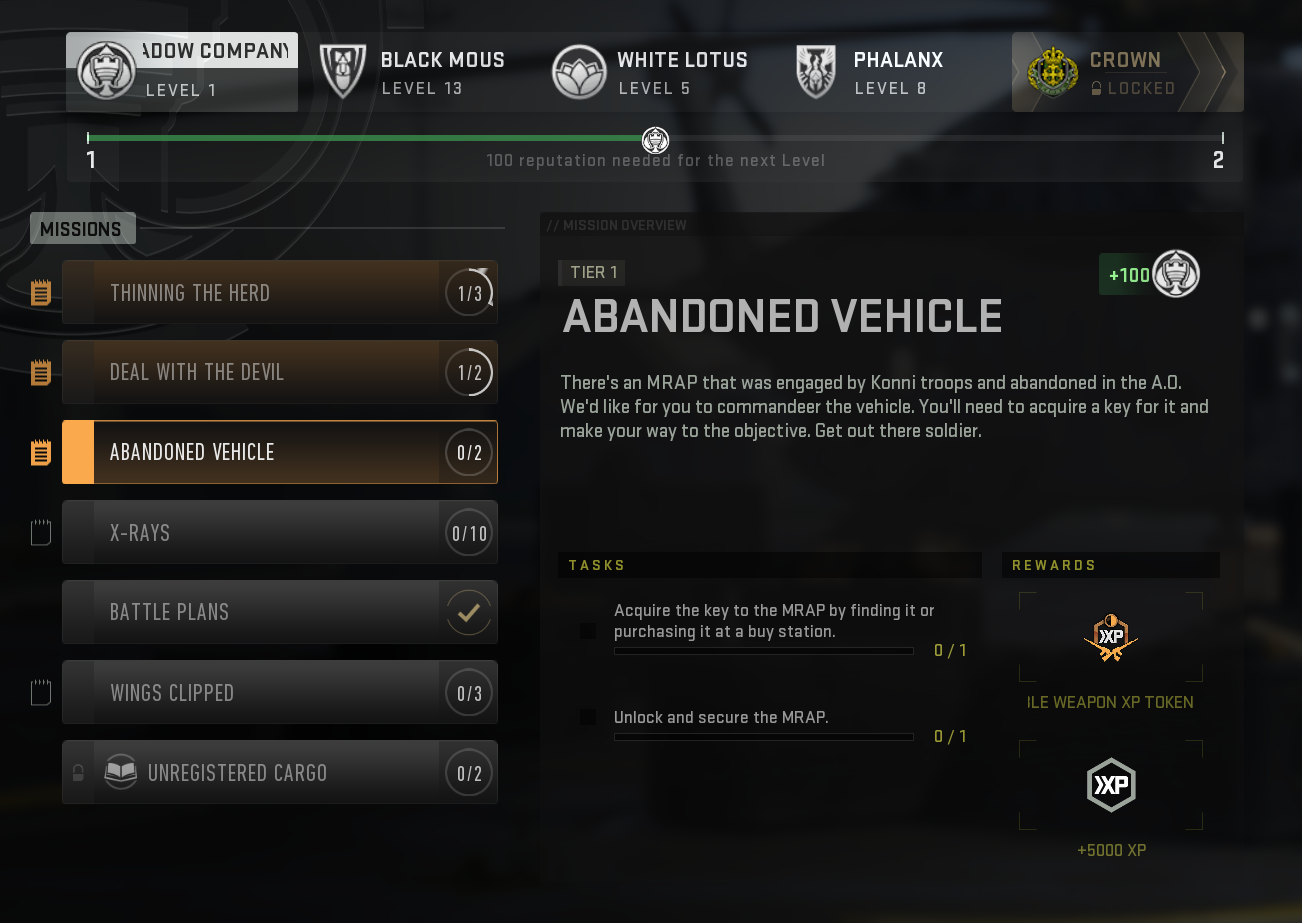Click the locked Crown faction crest
1302x923 pixels.
[1053, 71]
